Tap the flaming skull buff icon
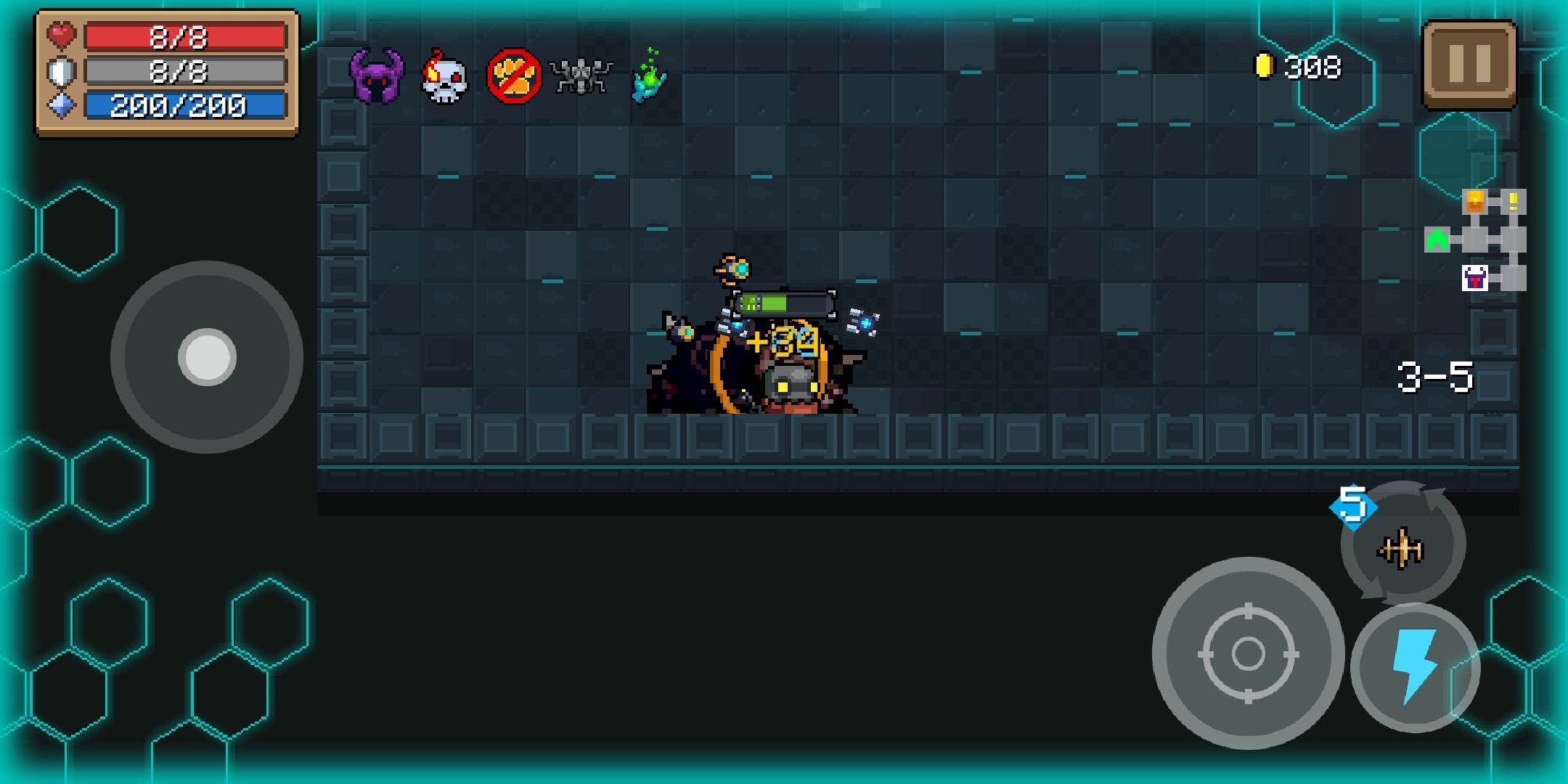 coord(445,75)
